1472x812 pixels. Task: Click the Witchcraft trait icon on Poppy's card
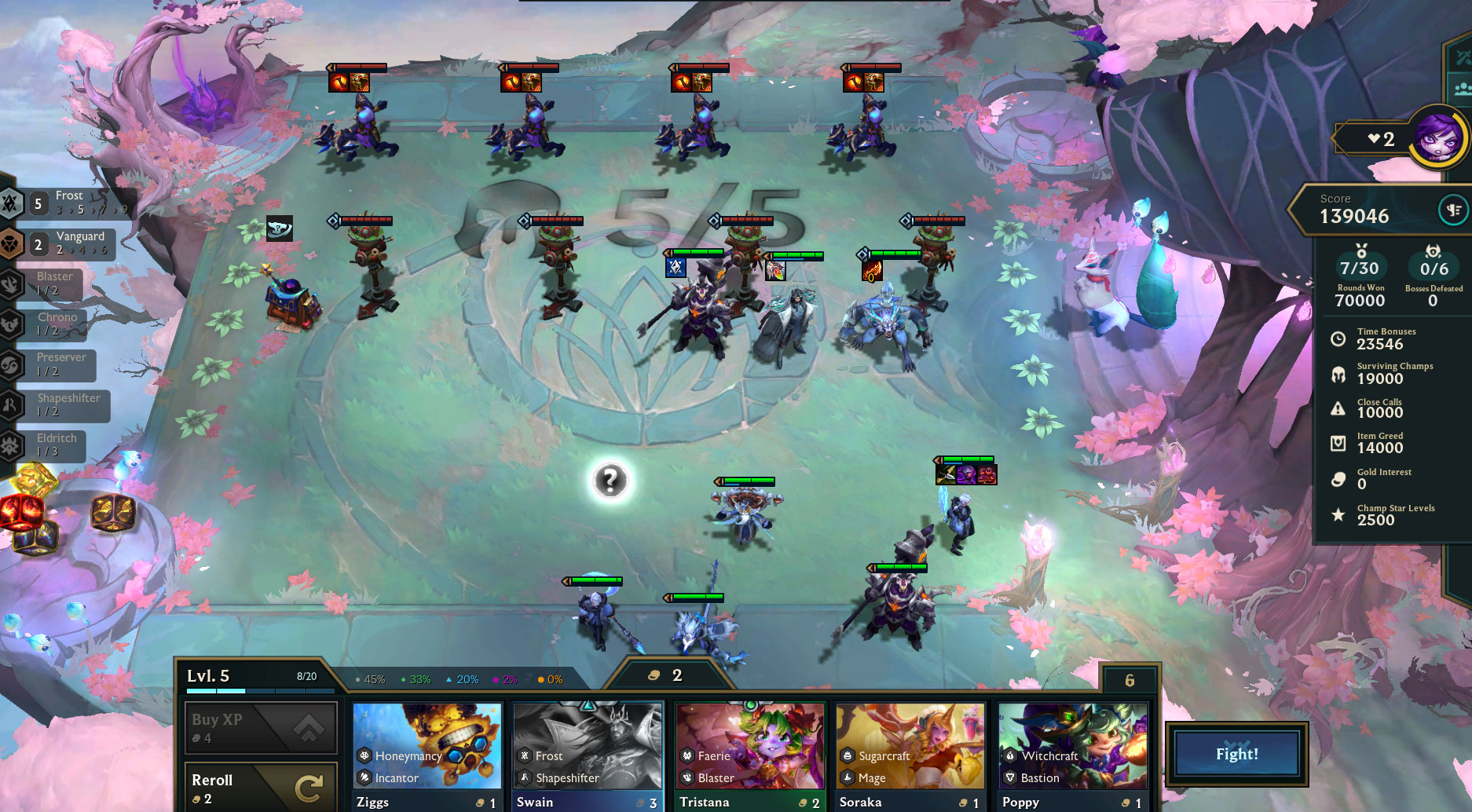pyautogui.click(x=1010, y=755)
